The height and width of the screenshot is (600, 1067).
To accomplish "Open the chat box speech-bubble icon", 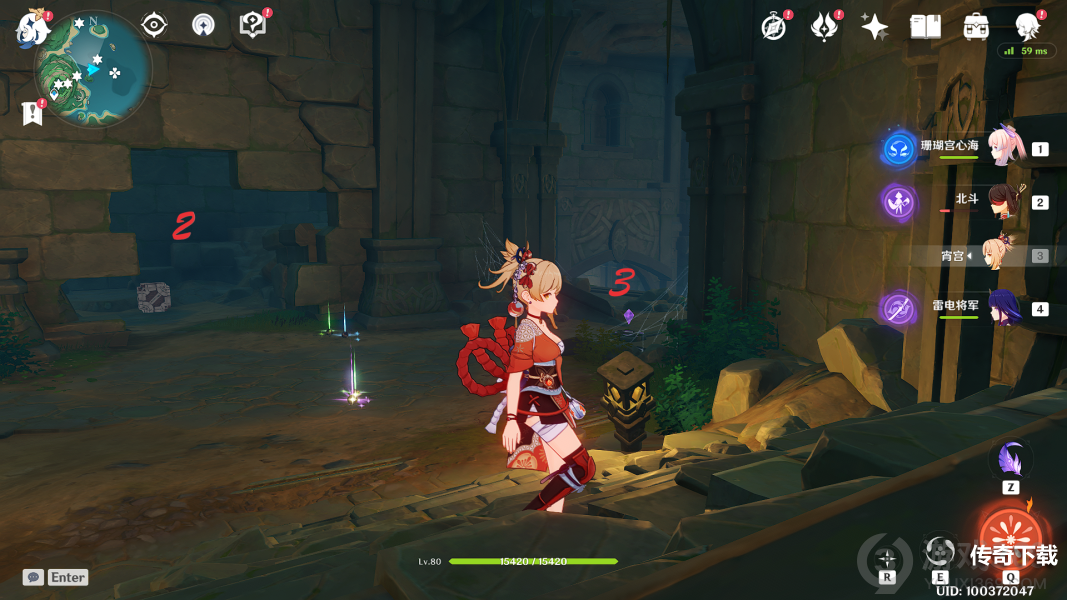I will tap(34, 577).
